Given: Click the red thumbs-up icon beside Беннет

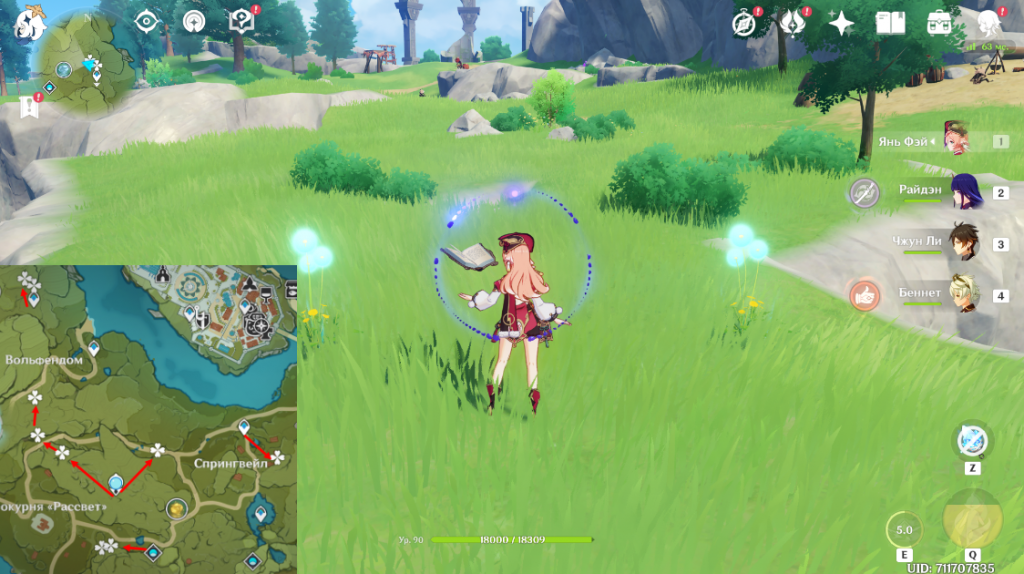Looking at the screenshot, I should coord(864,295).
